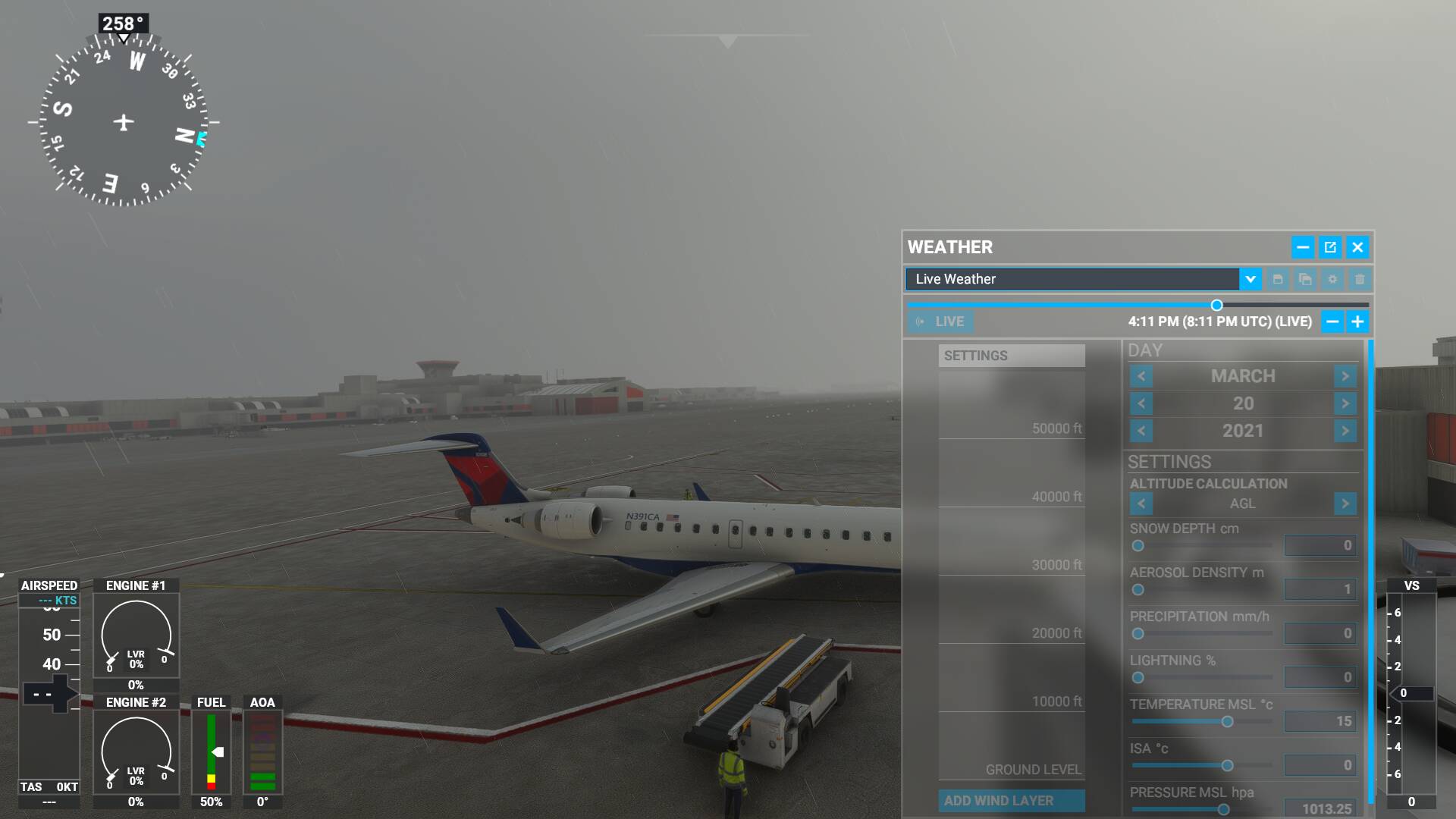The image size is (1456, 819).
Task: Pop out the Weather panel
Action: coord(1330,247)
